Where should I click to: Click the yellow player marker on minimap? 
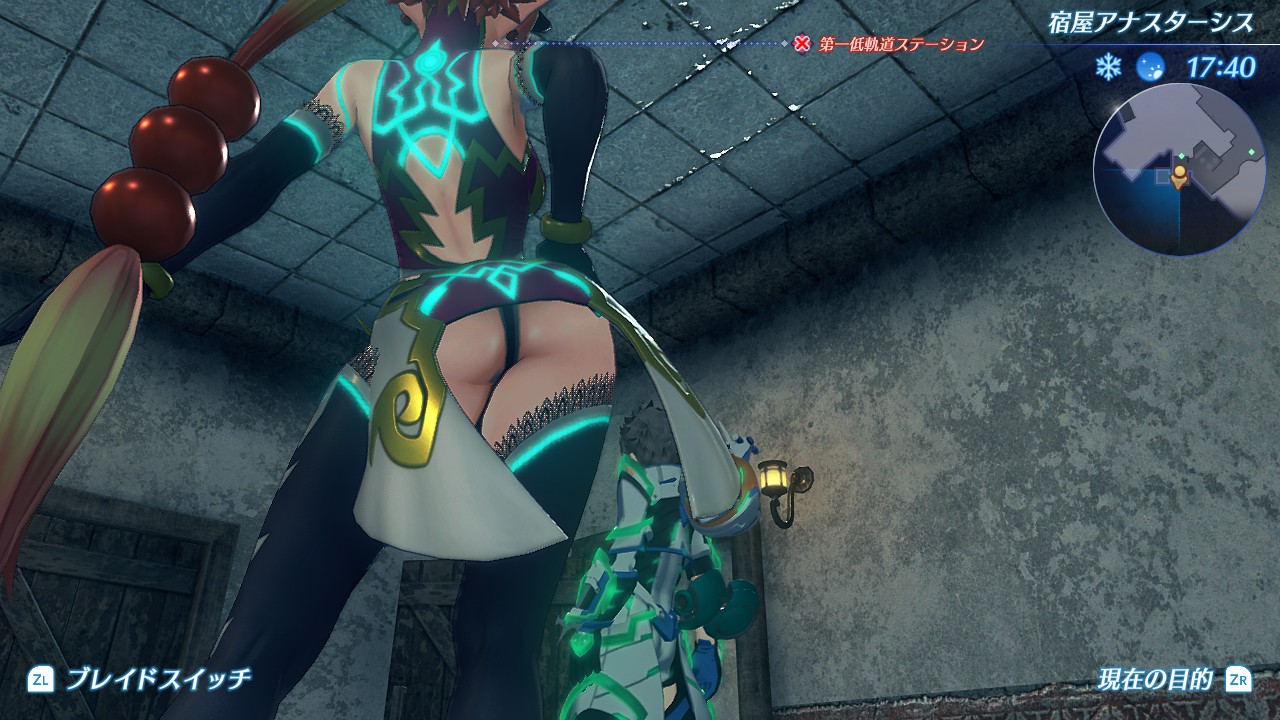(x=1180, y=176)
